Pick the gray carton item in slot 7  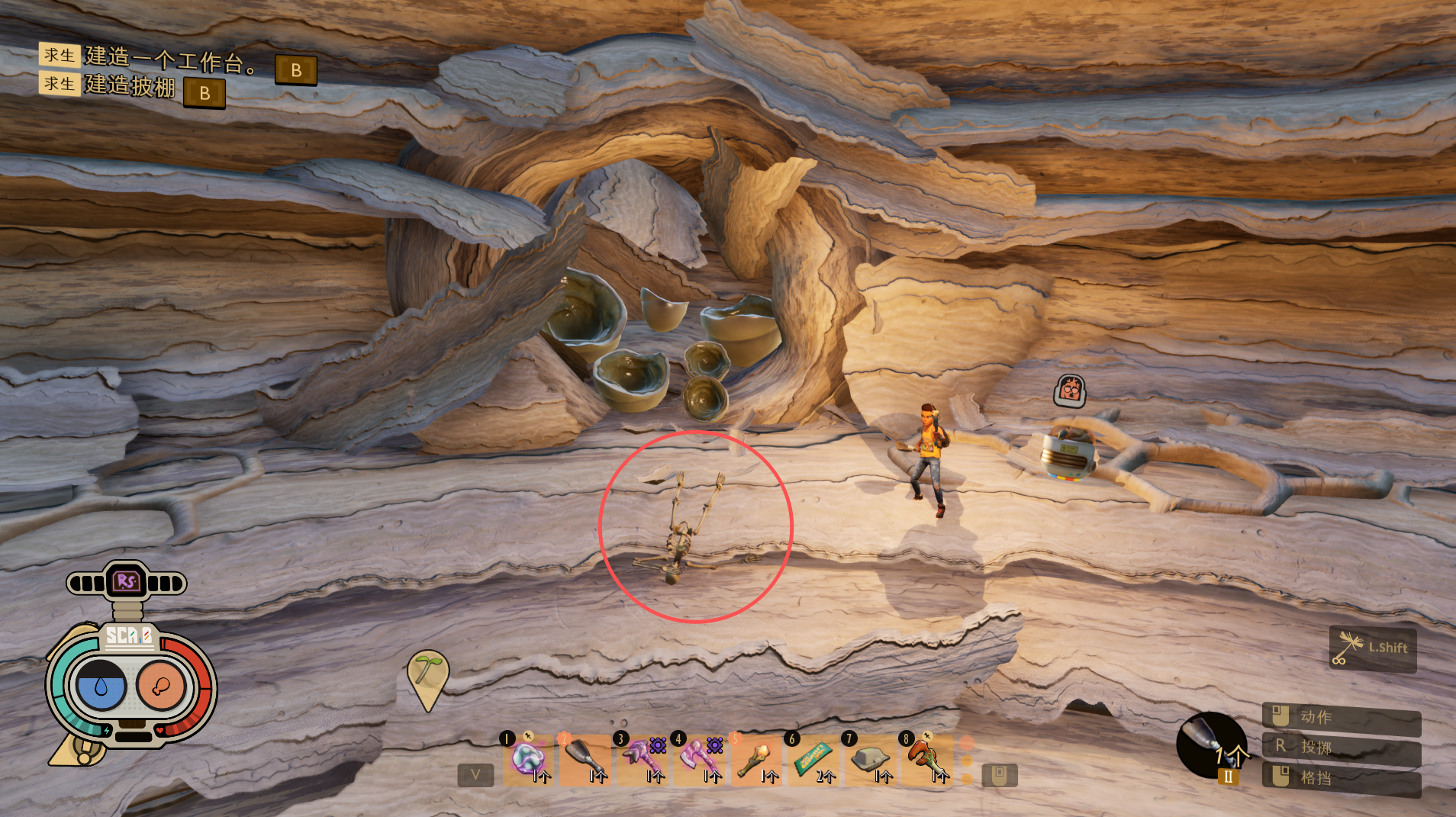tap(871, 760)
